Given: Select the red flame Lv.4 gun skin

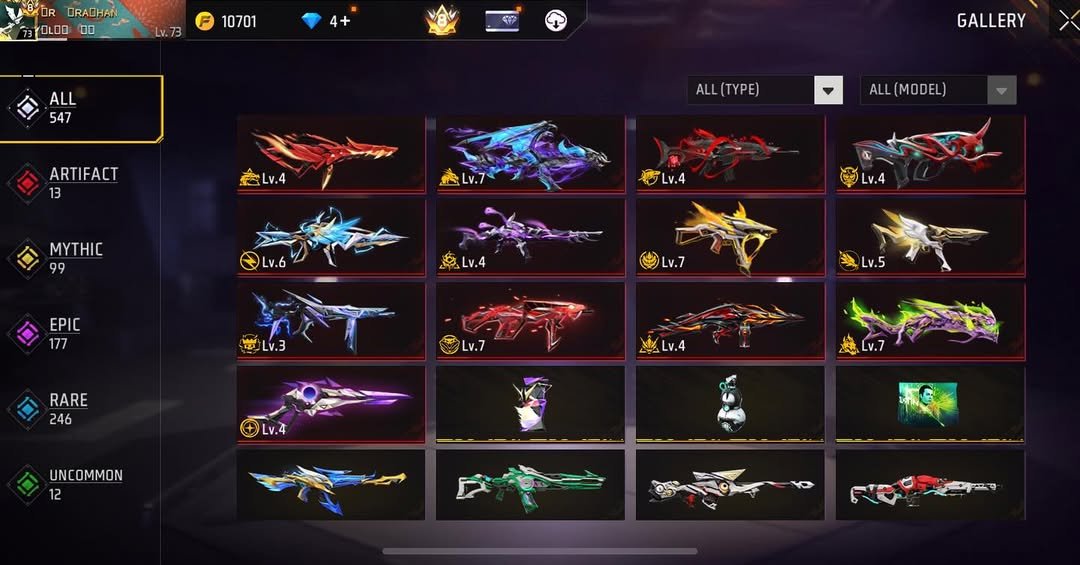Looking at the screenshot, I should click(x=330, y=153).
